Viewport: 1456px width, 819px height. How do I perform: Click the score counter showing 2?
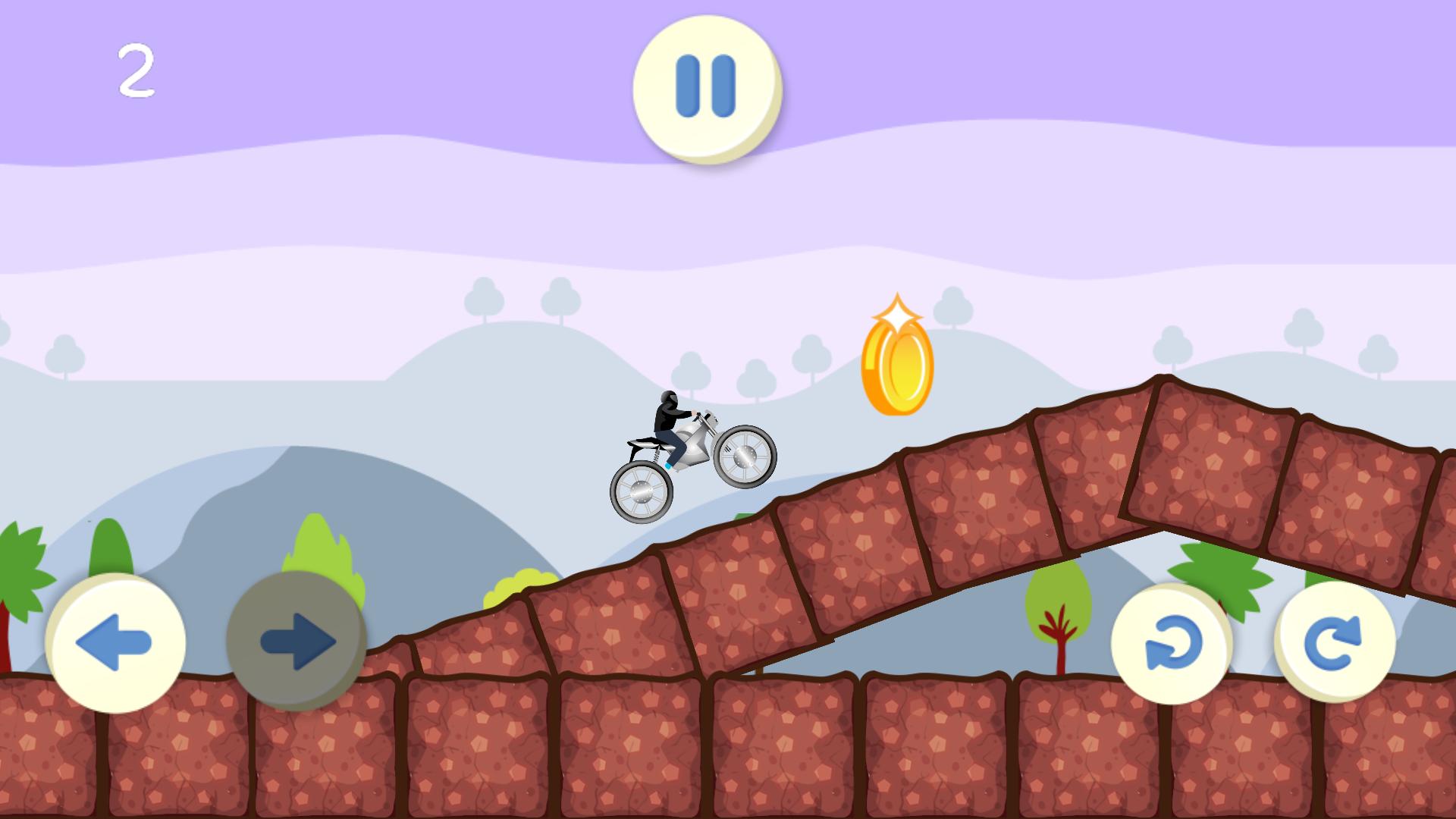pyautogui.click(x=138, y=70)
